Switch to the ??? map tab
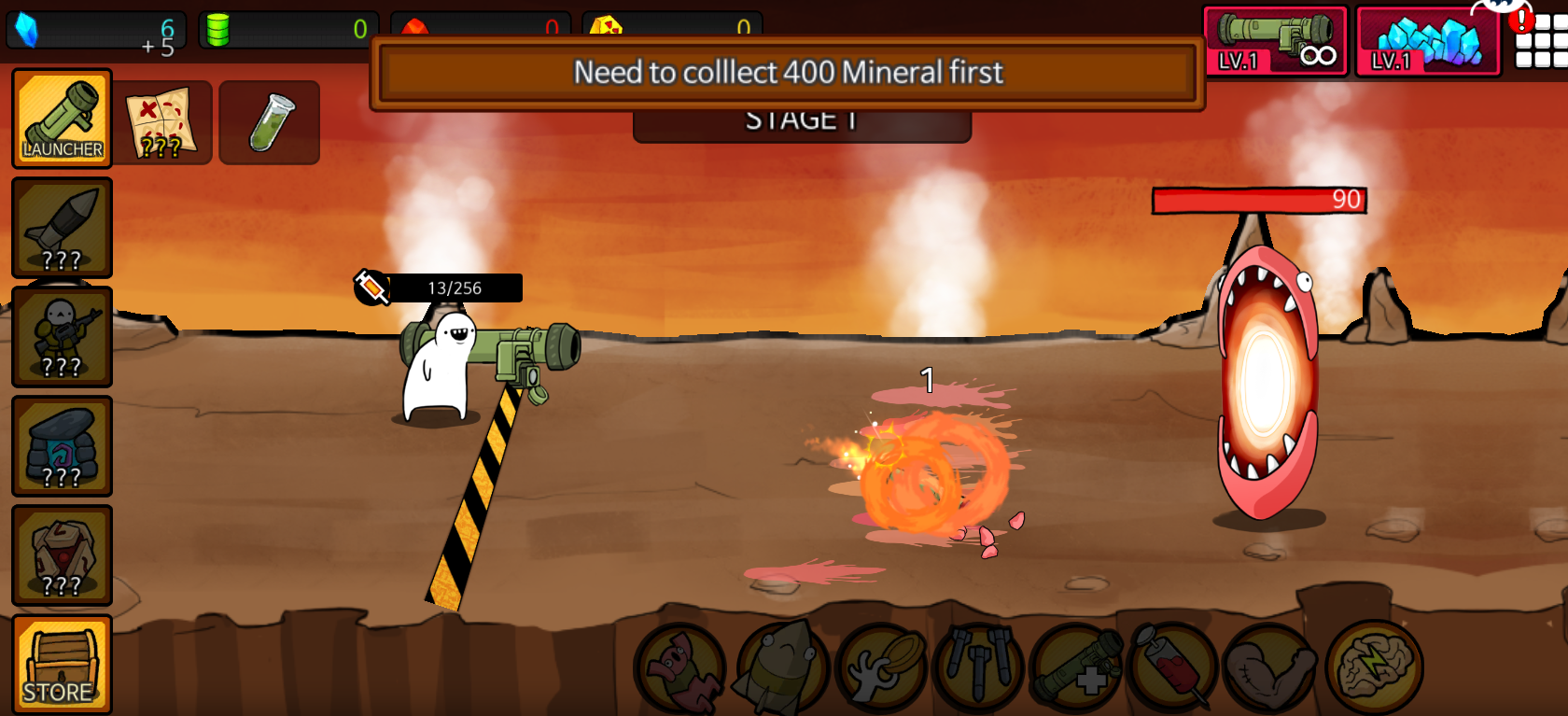The height and width of the screenshot is (716, 1568). tap(164, 121)
